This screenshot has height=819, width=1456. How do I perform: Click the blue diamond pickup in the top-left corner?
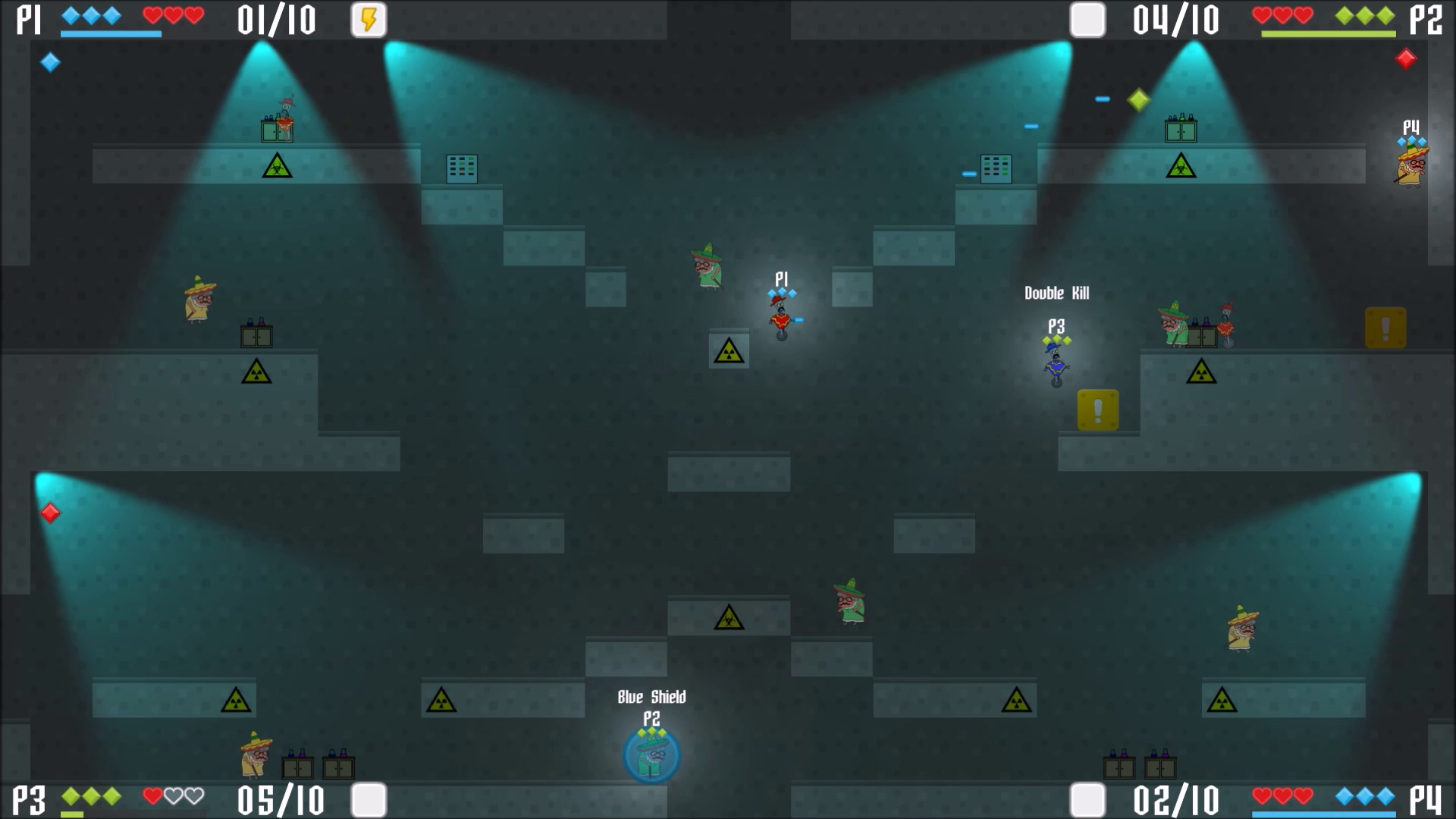[x=50, y=63]
